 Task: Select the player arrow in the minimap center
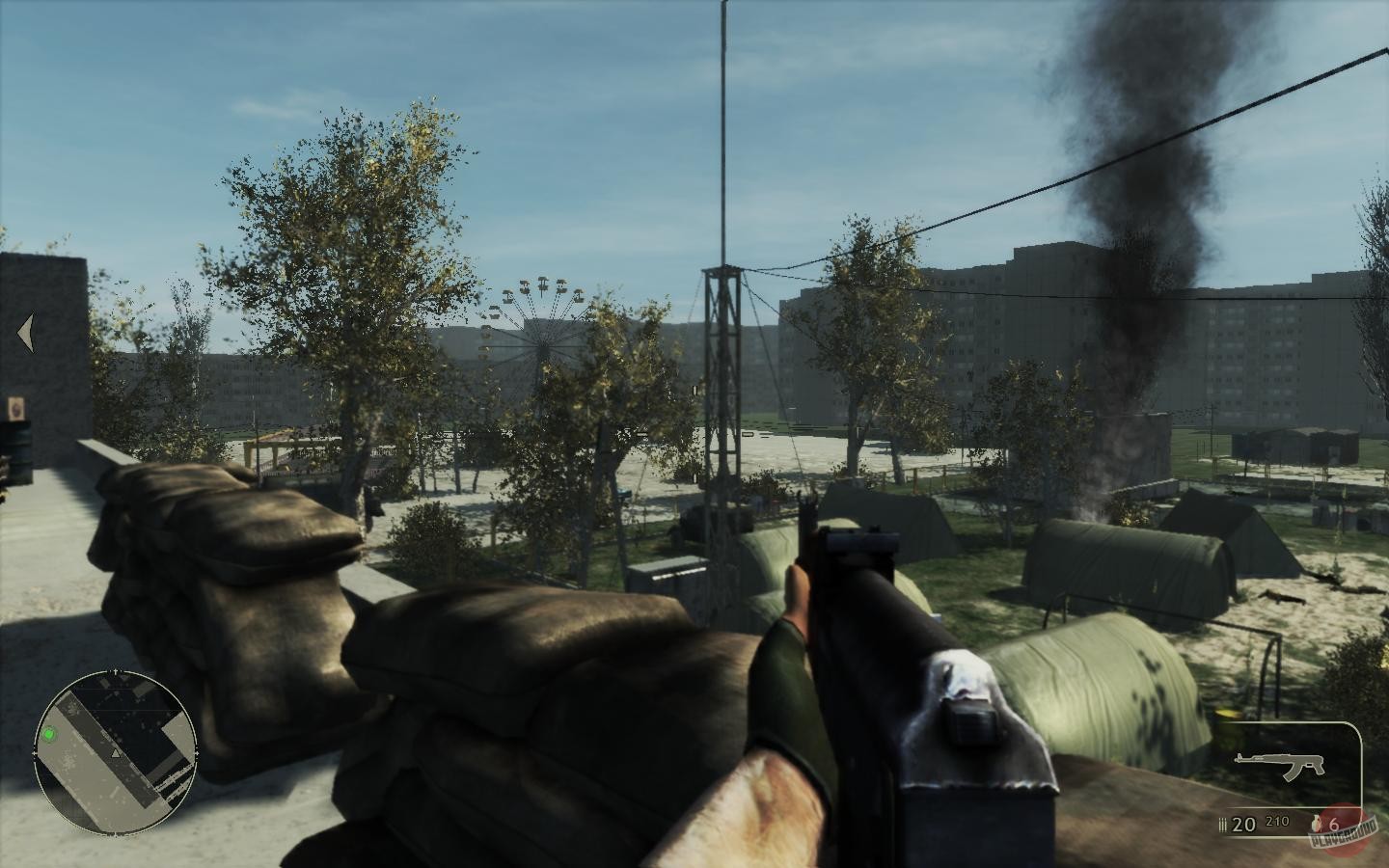[115, 753]
